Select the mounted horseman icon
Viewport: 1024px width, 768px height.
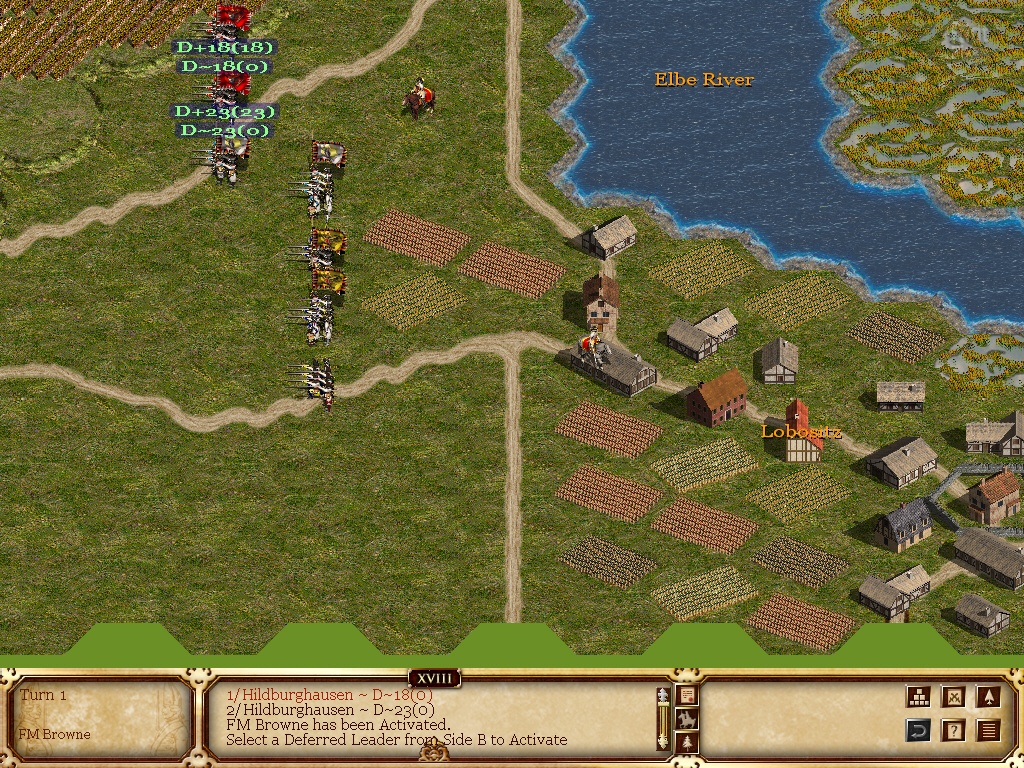(x=687, y=719)
